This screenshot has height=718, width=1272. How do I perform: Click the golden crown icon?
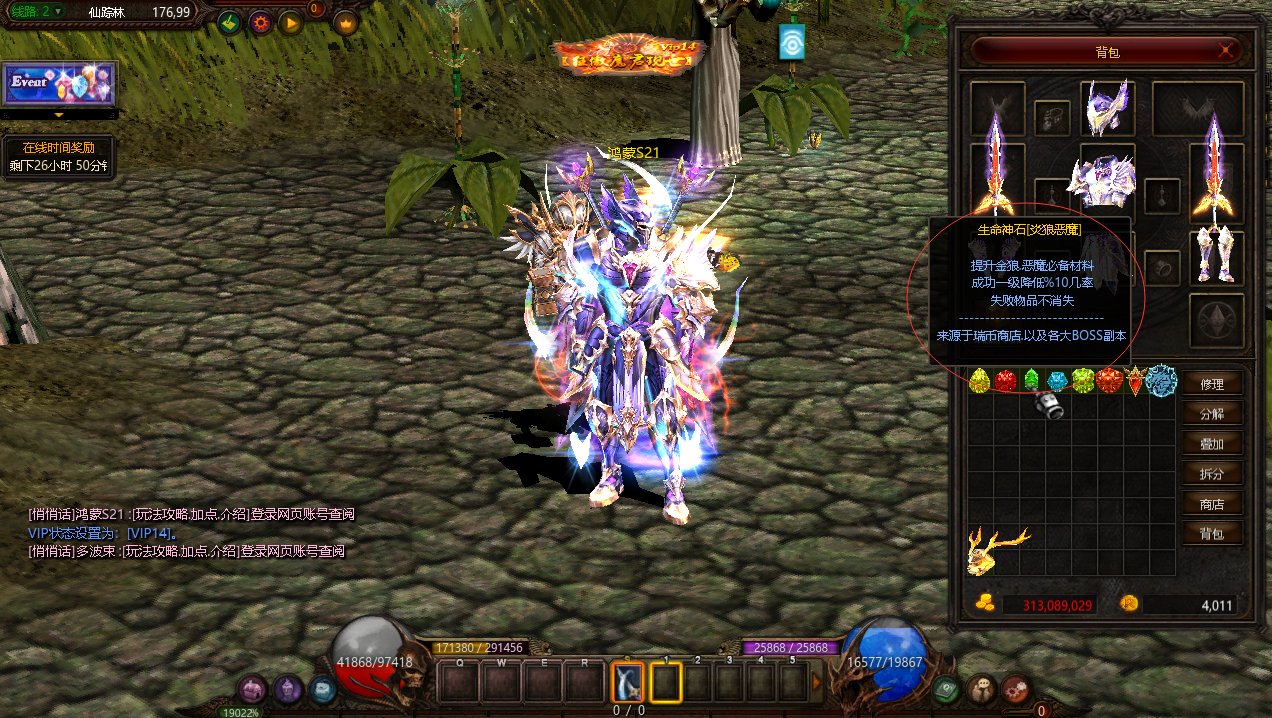[x=345, y=21]
